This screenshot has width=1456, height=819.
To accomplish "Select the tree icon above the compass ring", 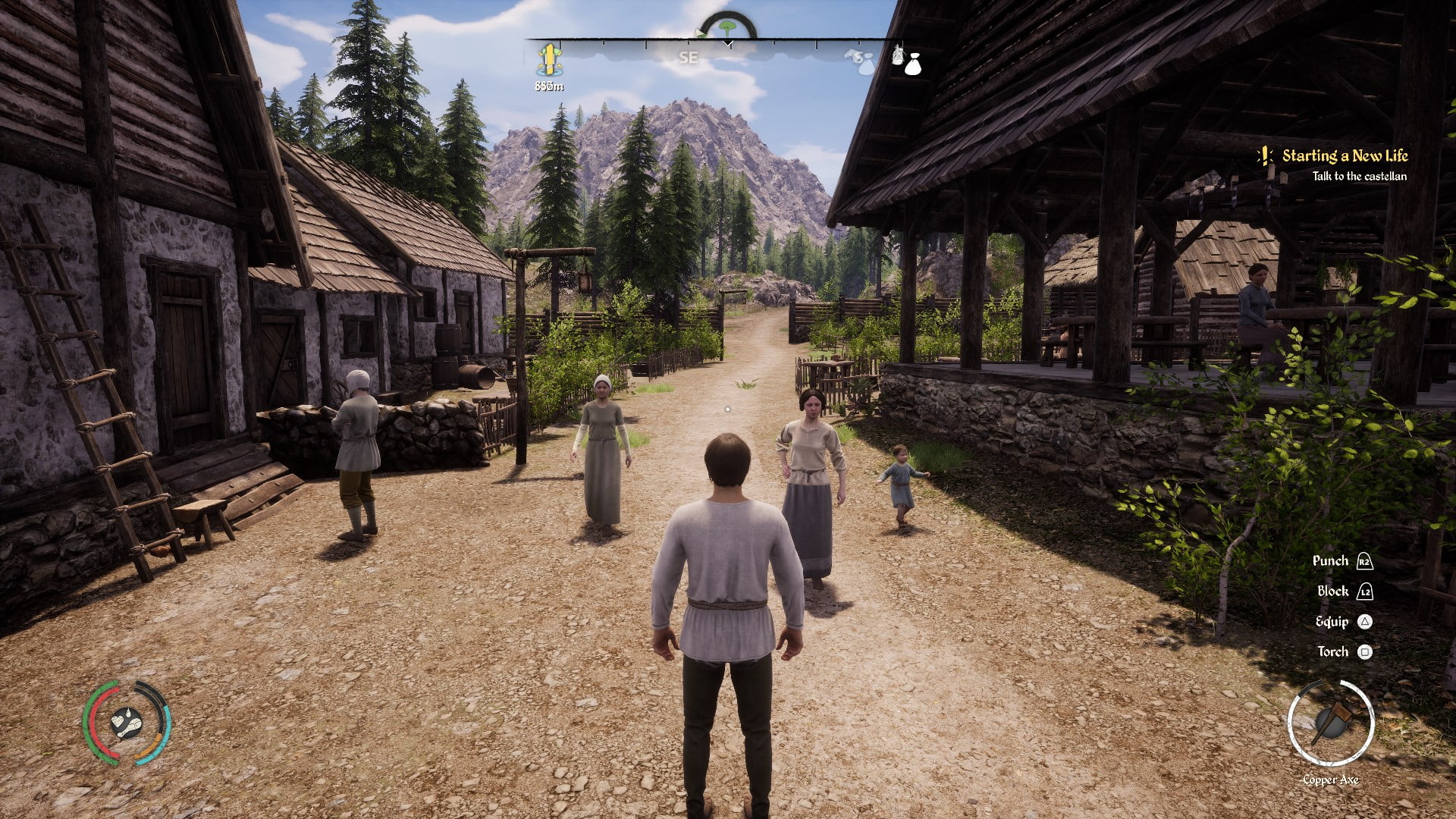I will coord(726,27).
